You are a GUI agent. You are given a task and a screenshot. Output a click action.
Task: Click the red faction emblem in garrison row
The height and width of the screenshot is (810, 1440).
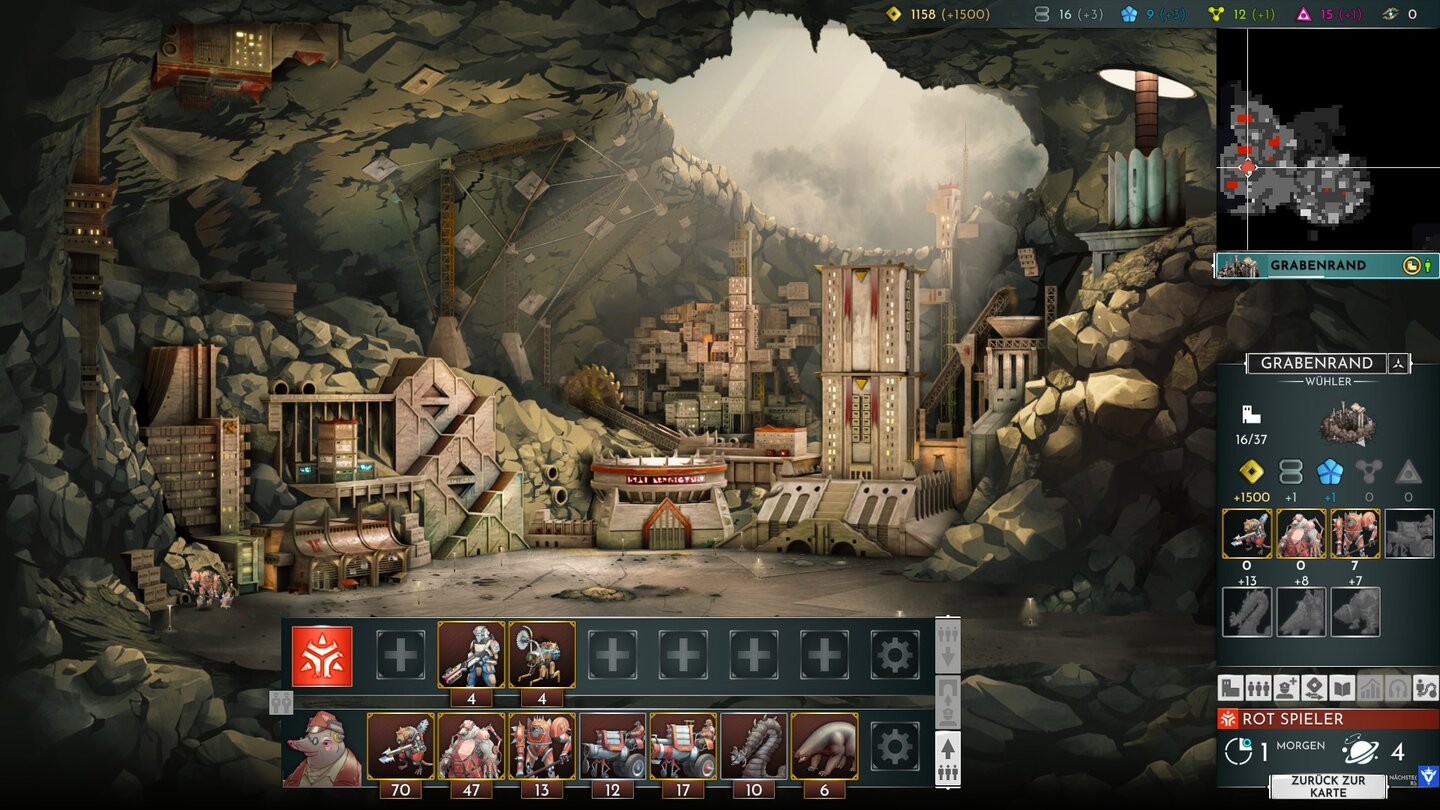(x=322, y=656)
